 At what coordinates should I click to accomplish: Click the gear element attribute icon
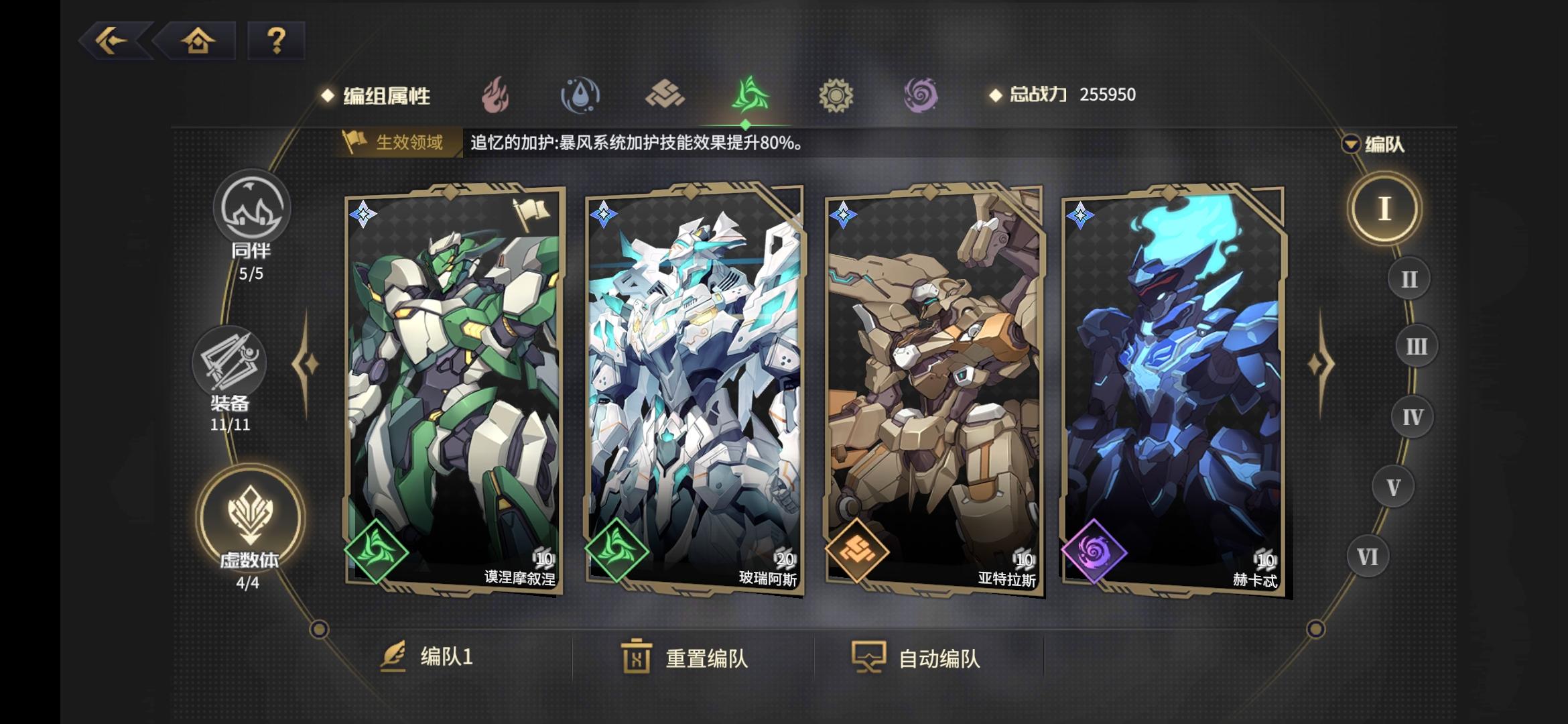click(x=835, y=95)
